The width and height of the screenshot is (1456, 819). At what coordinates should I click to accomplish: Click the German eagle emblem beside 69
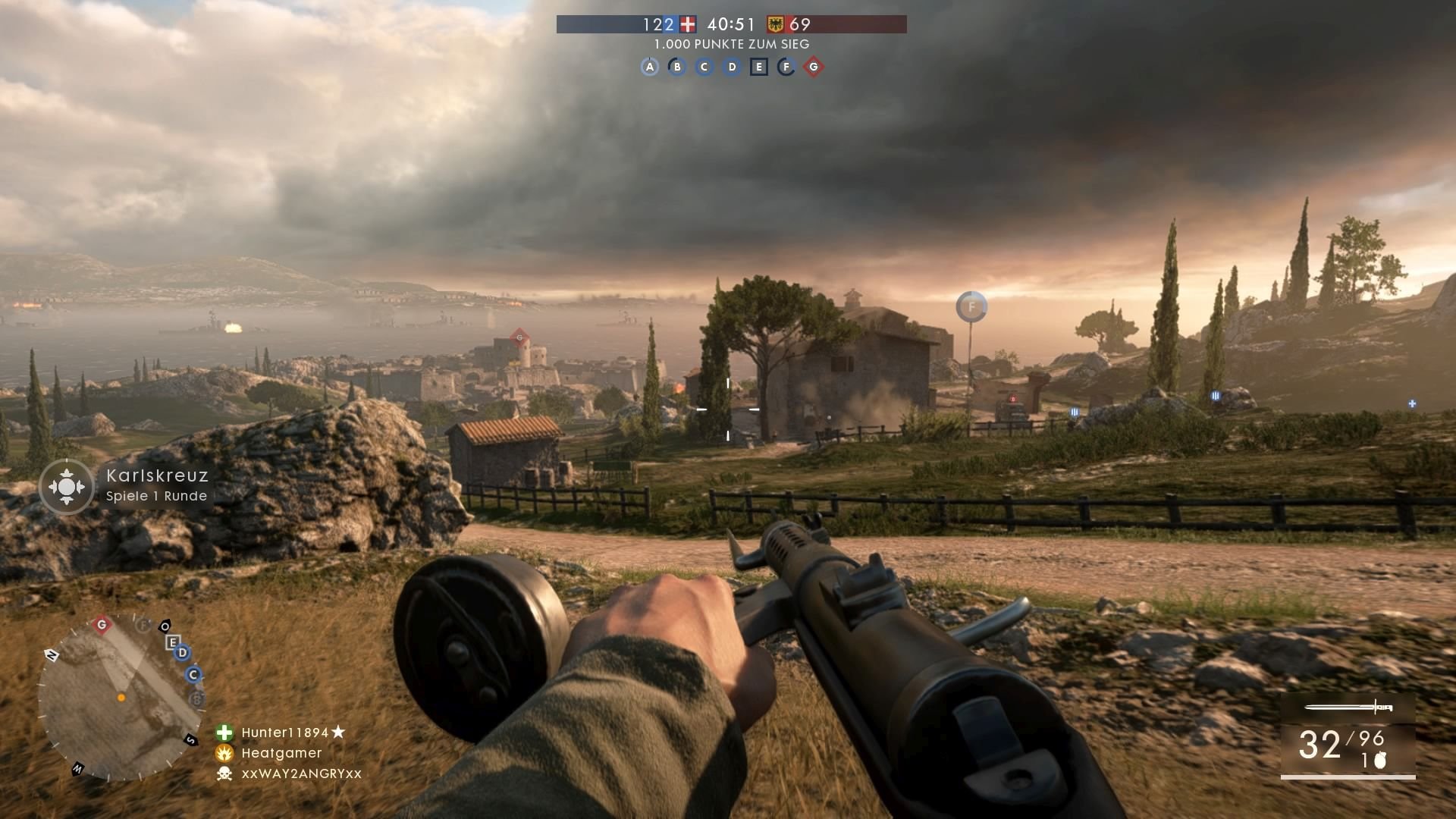774,24
